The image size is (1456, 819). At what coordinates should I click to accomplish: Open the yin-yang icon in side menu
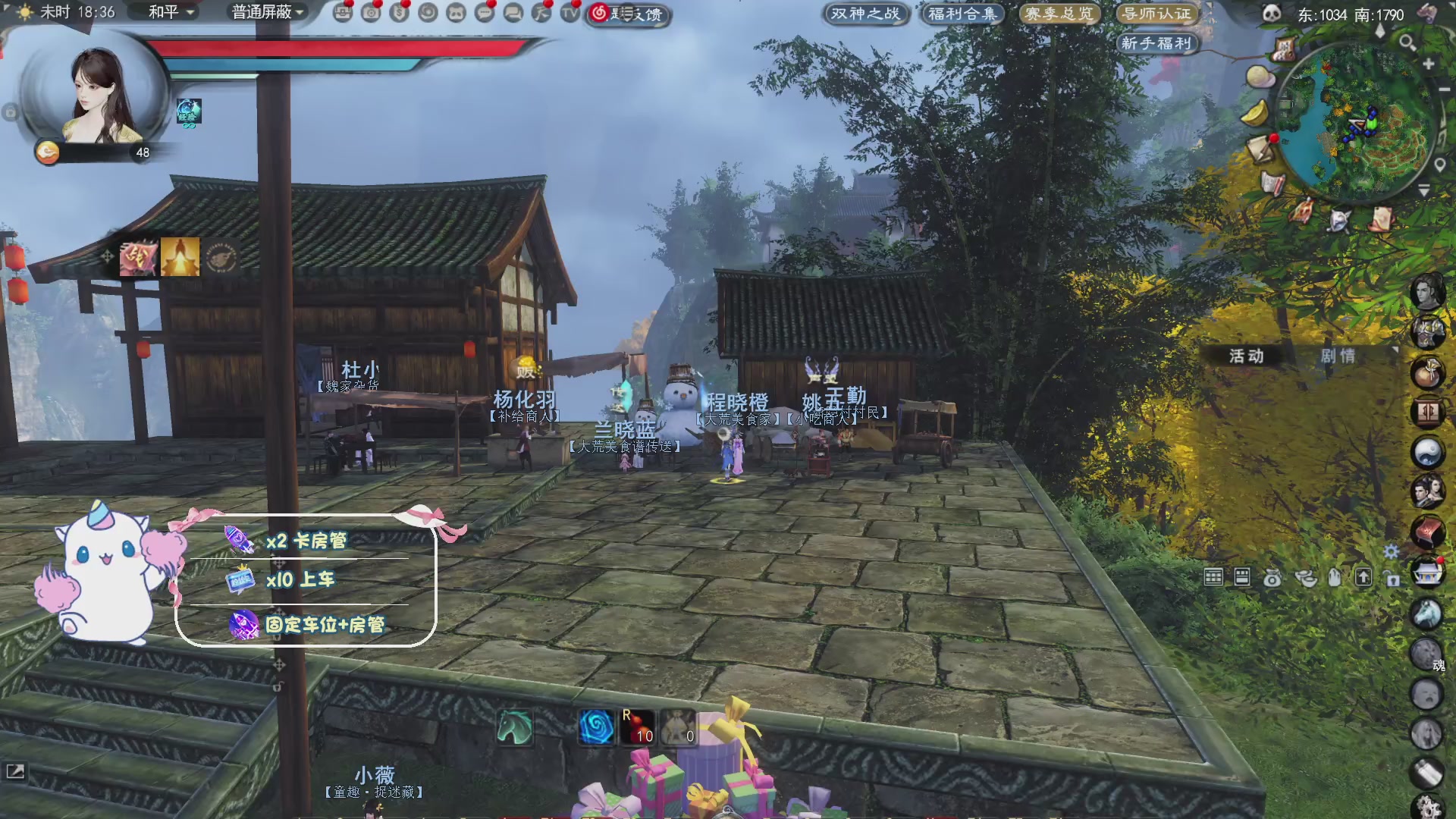coord(1426,453)
